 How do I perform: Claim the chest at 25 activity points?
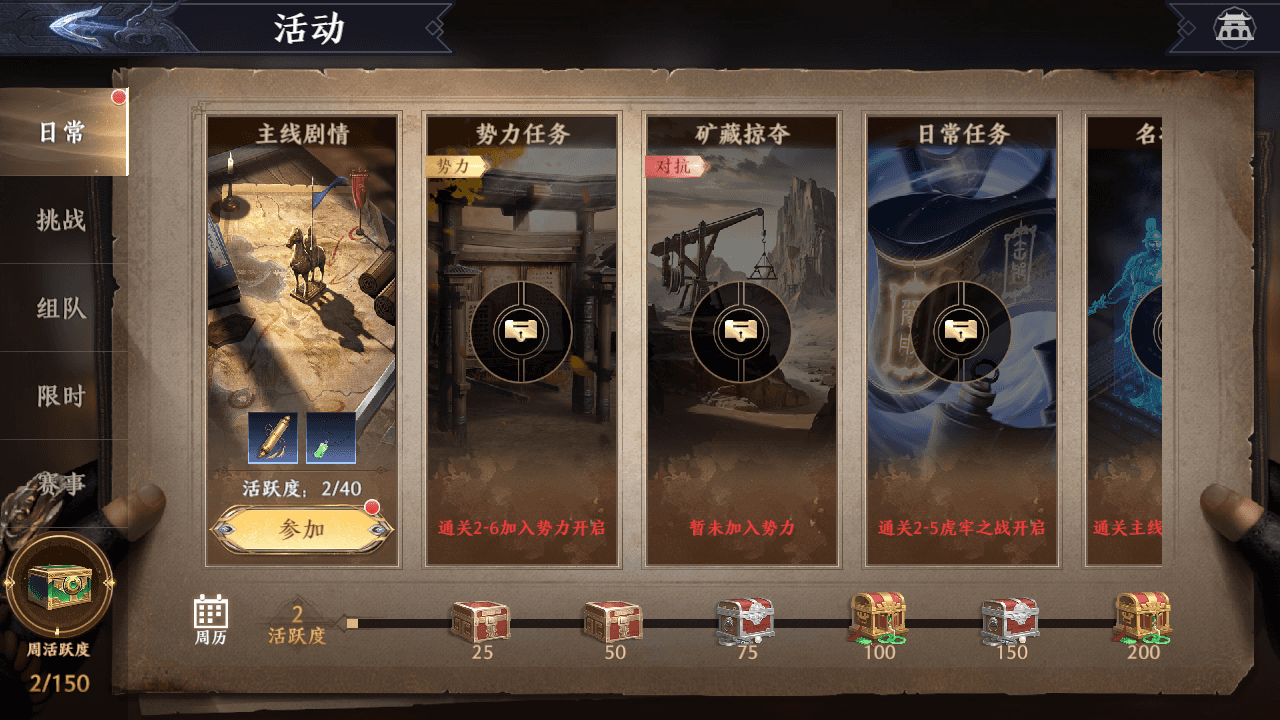[481, 620]
